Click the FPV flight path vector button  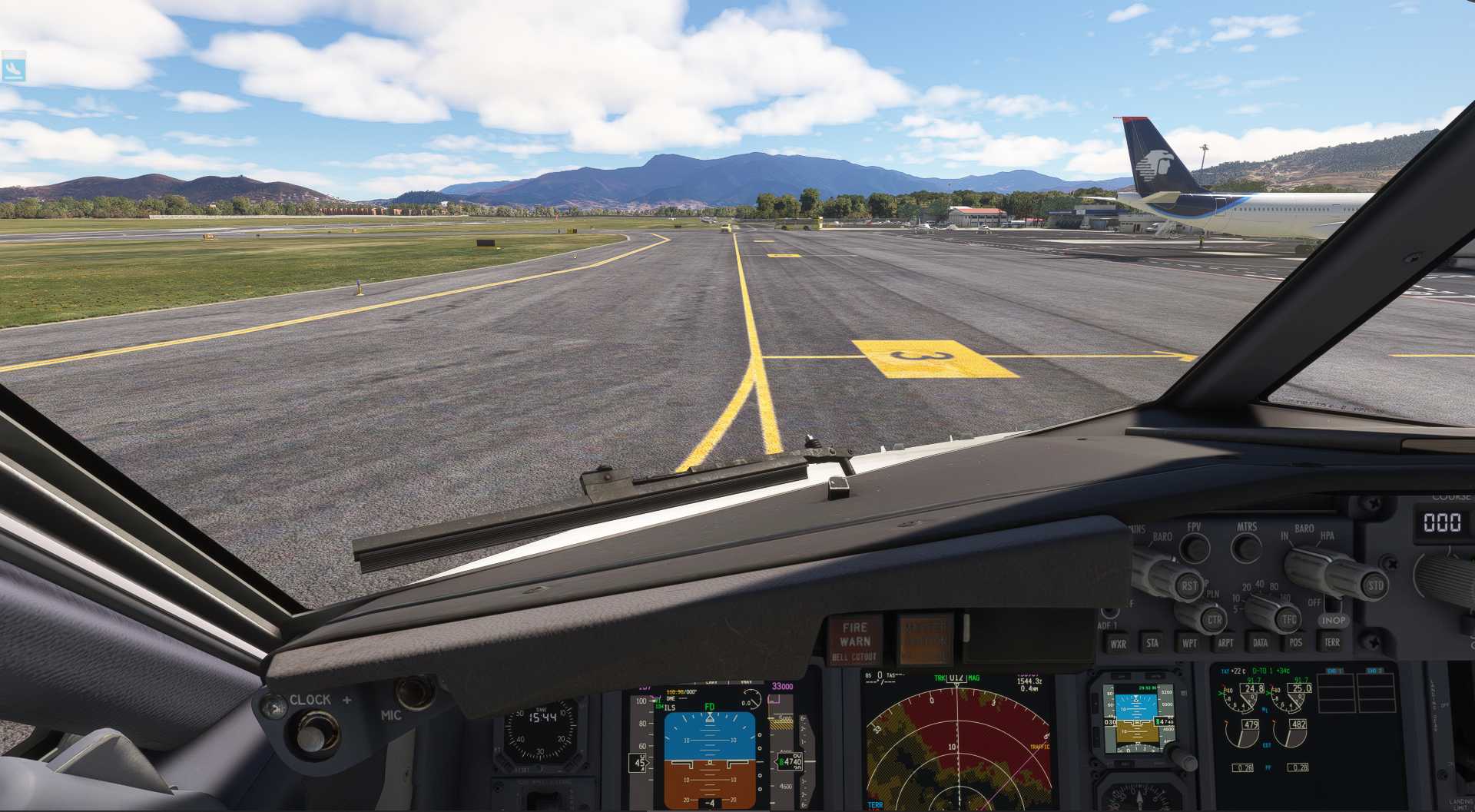[1195, 547]
